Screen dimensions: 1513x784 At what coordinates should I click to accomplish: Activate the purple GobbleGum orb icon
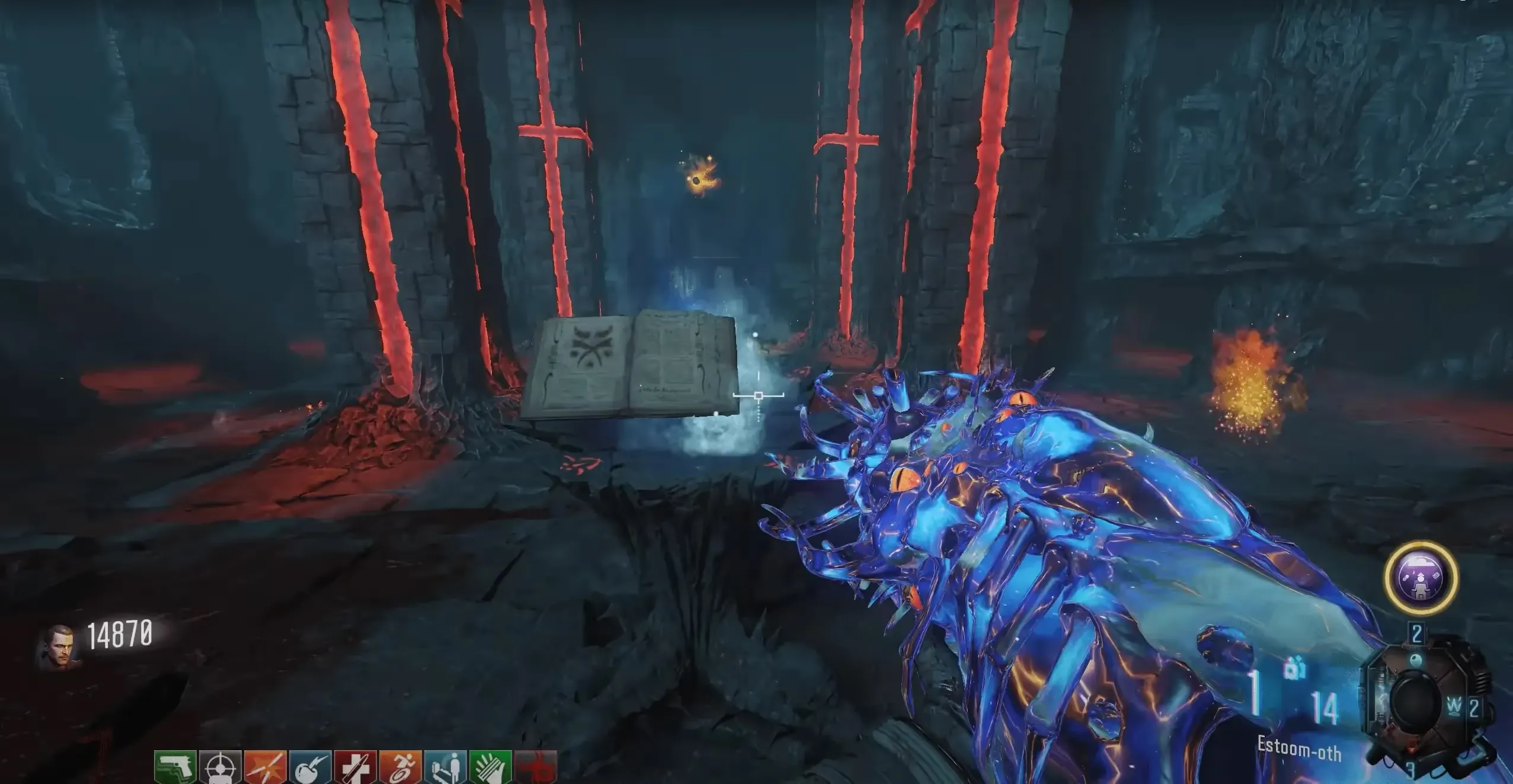tap(1421, 577)
